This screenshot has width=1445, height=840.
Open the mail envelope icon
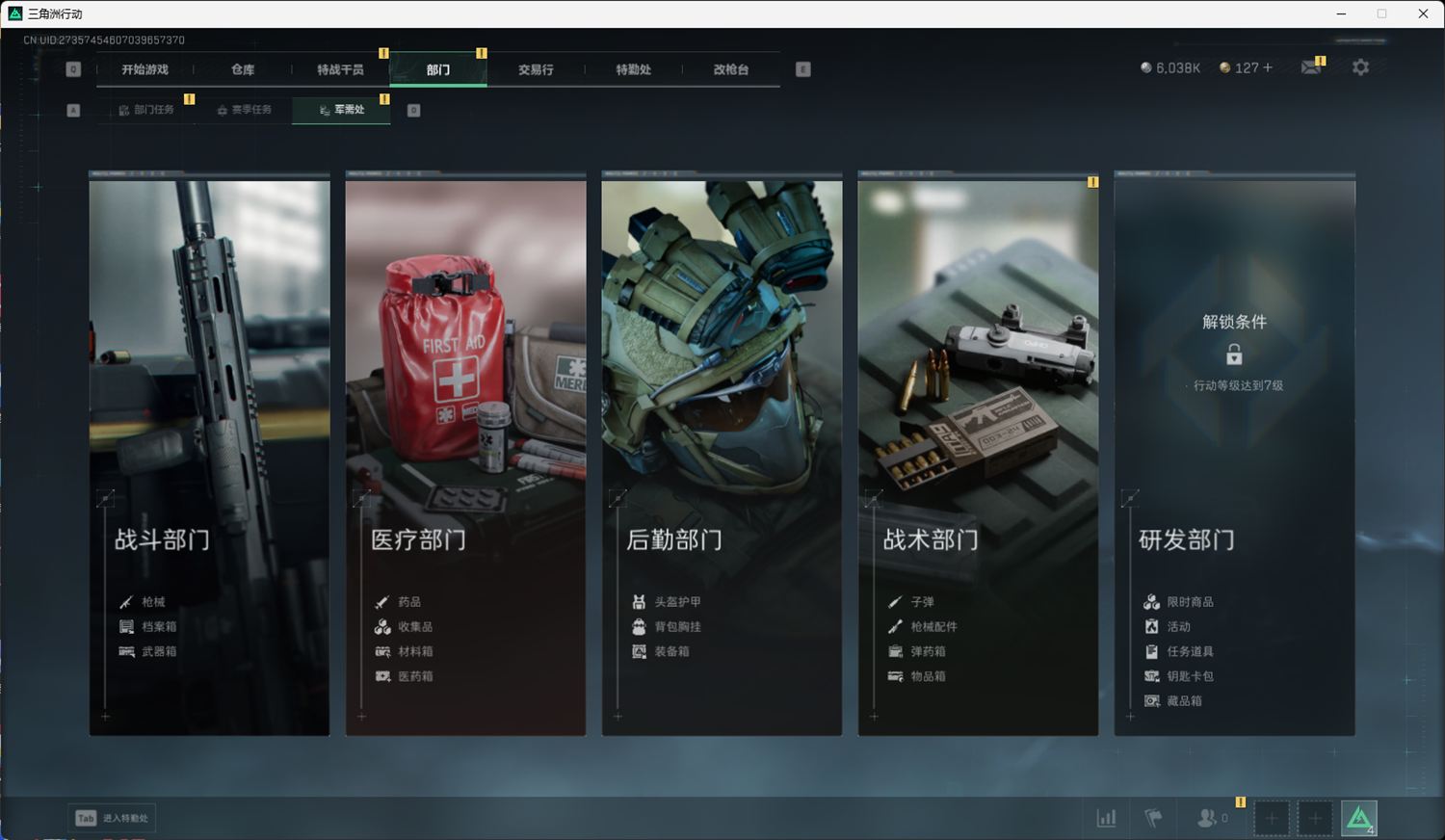1310,67
